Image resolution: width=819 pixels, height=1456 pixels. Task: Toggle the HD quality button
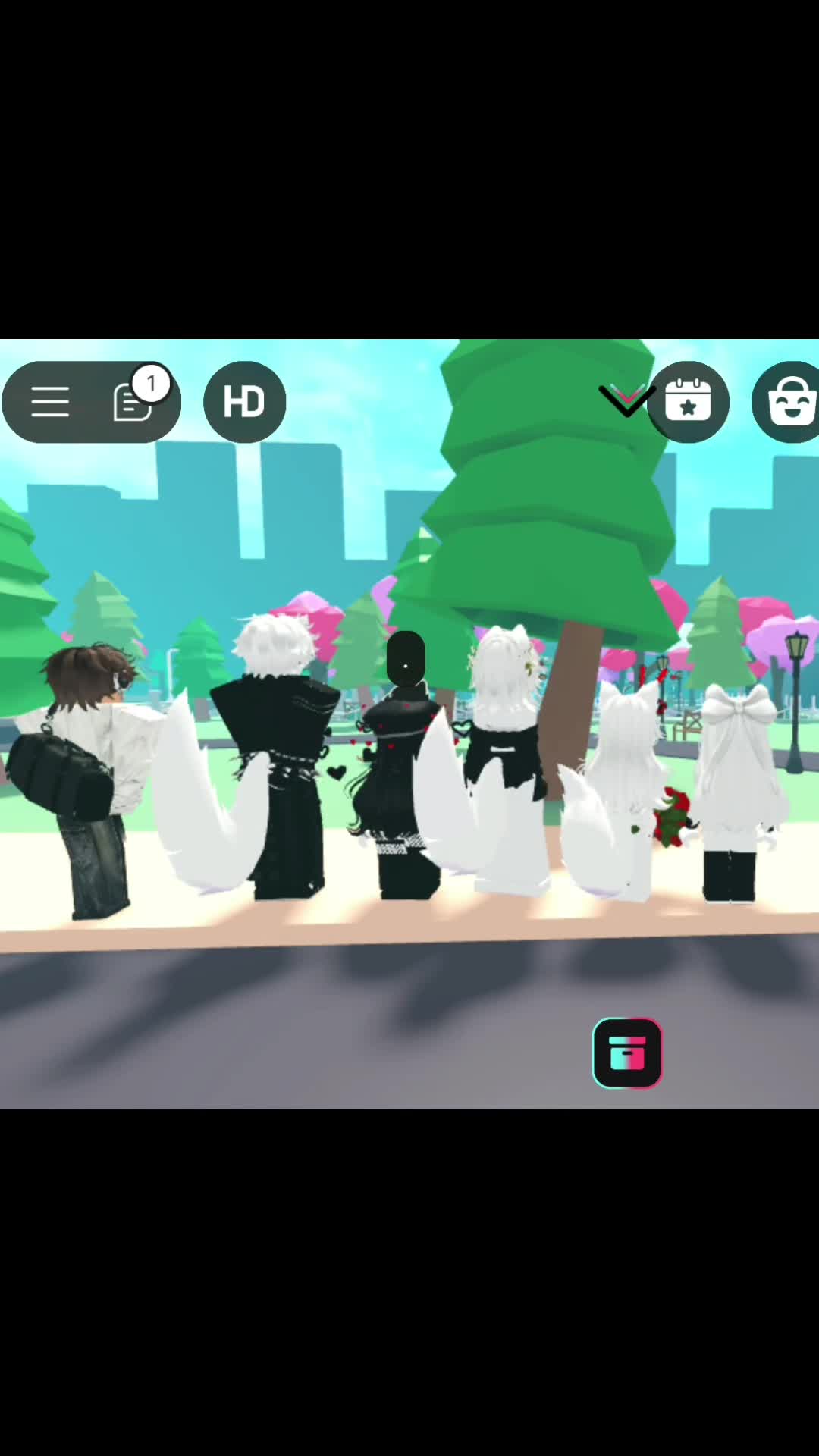(244, 402)
